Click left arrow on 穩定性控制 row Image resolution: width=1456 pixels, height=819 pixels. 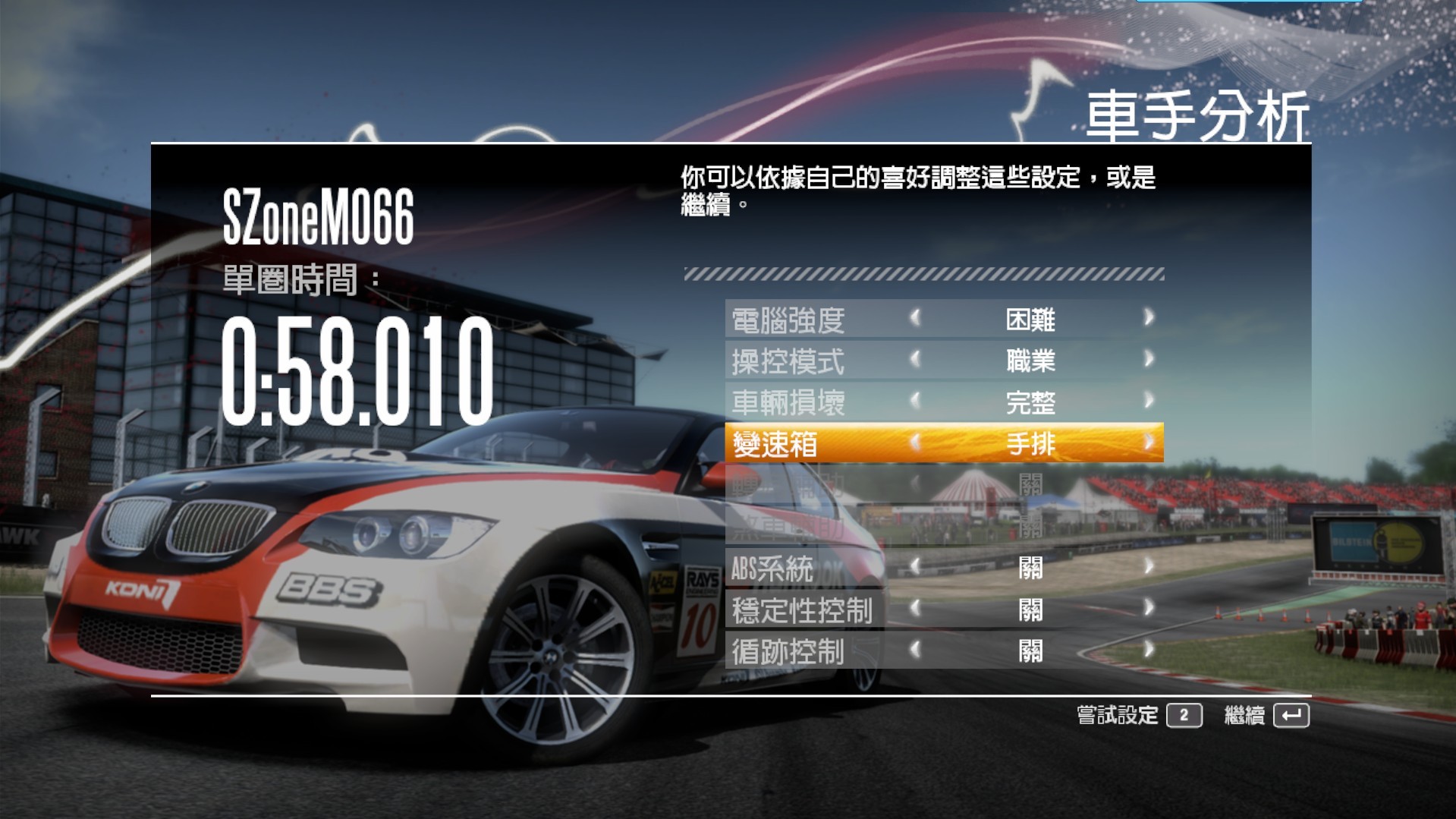pyautogui.click(x=915, y=607)
